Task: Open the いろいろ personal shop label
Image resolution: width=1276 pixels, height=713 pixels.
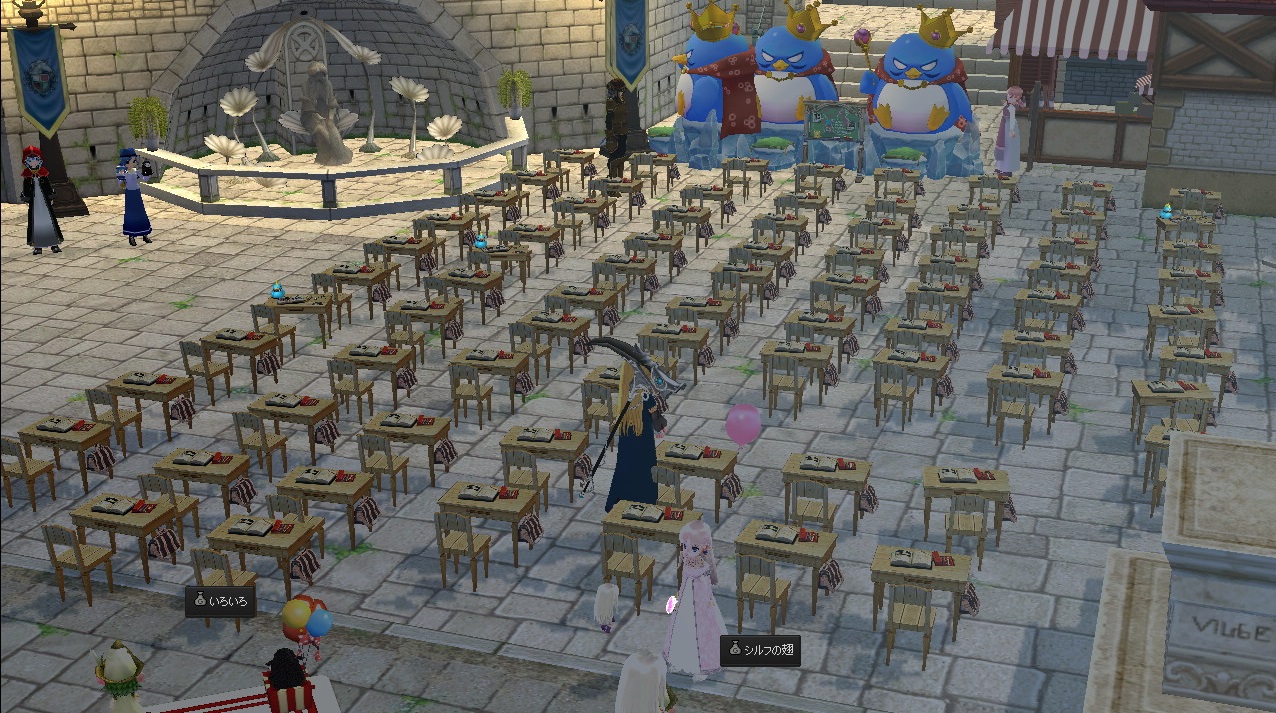Action: 220,601
